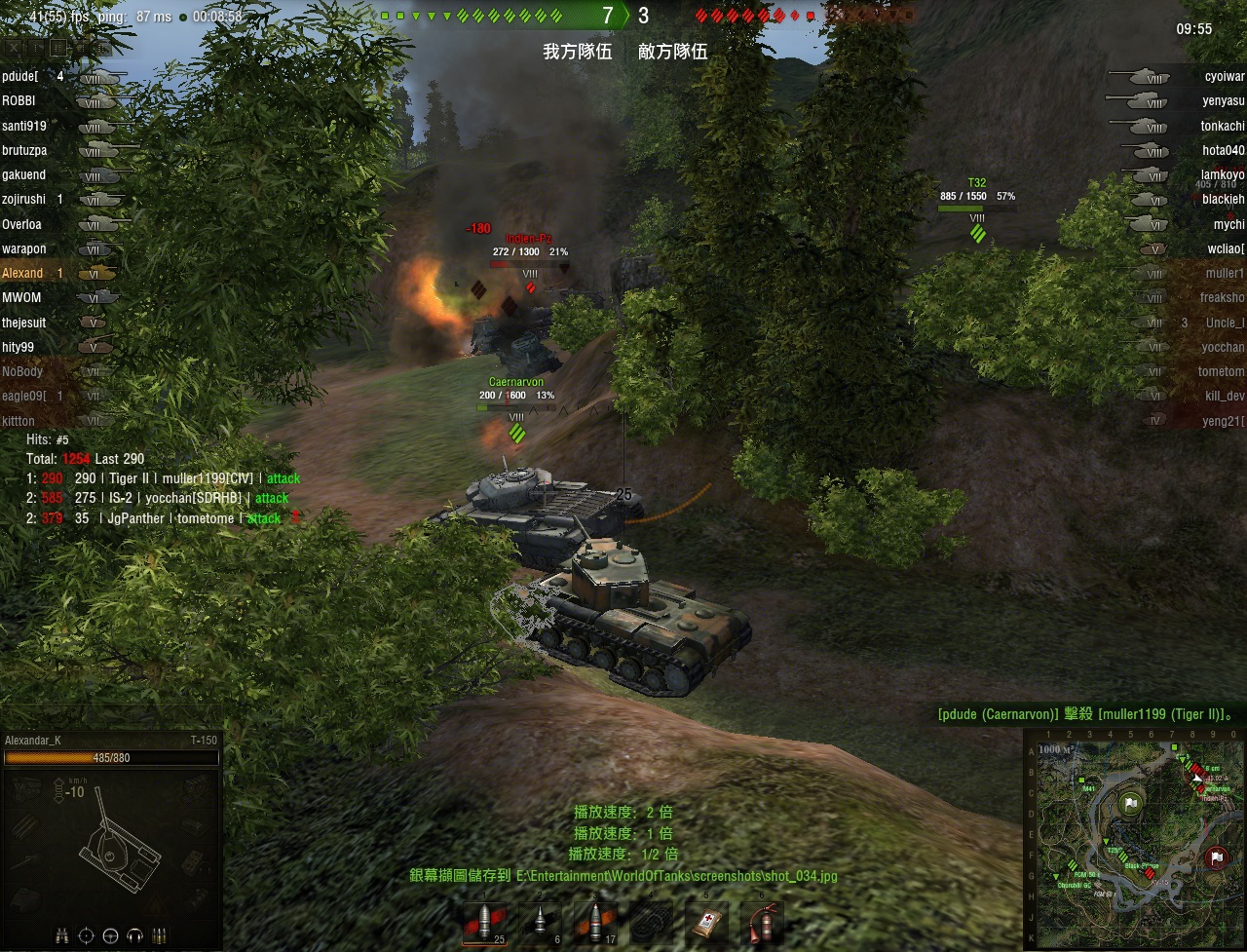Select the headphones radio operator icon
Screen dimensions: 1247x952
(x=133, y=935)
